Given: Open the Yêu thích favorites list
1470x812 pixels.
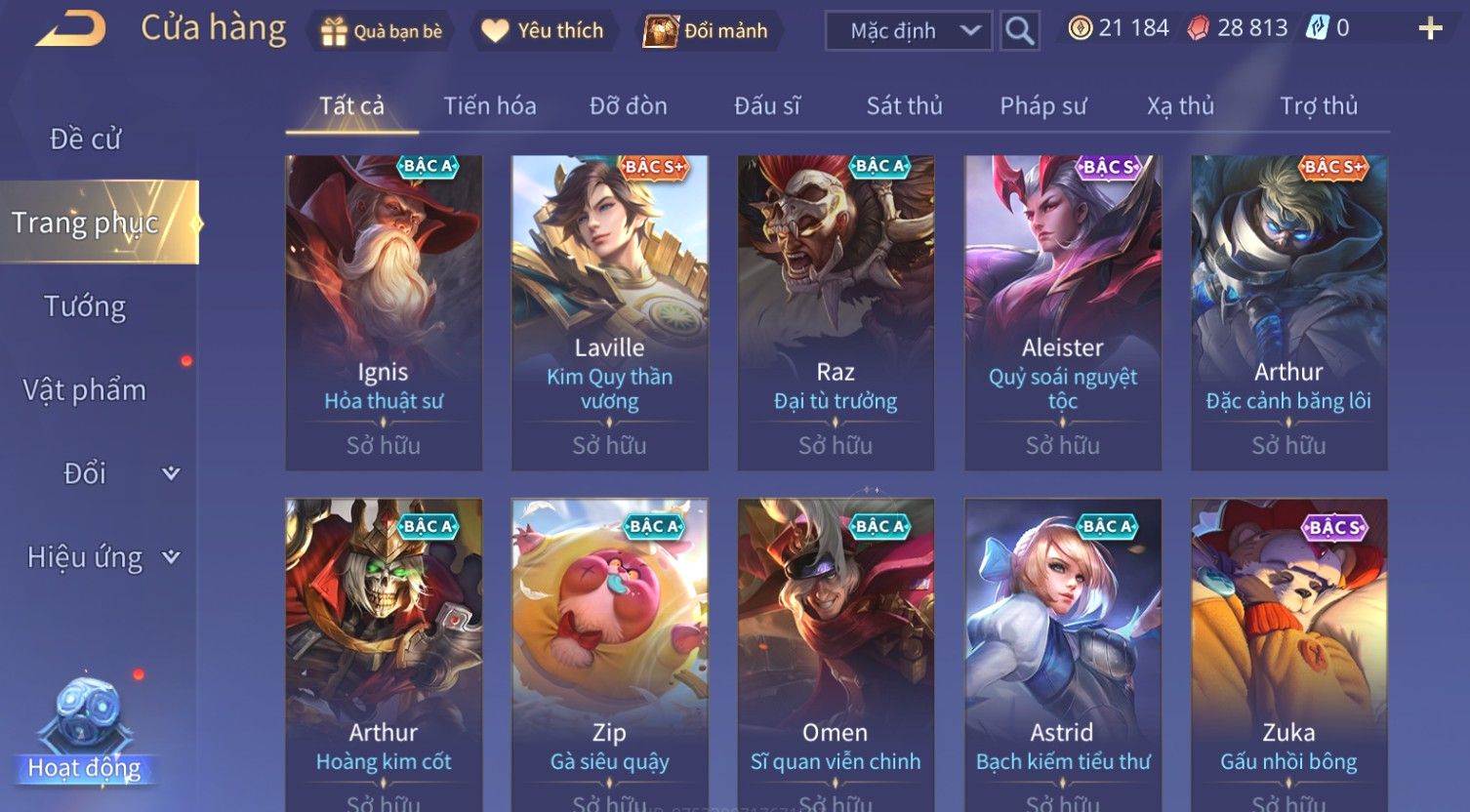Looking at the screenshot, I should (x=544, y=31).
